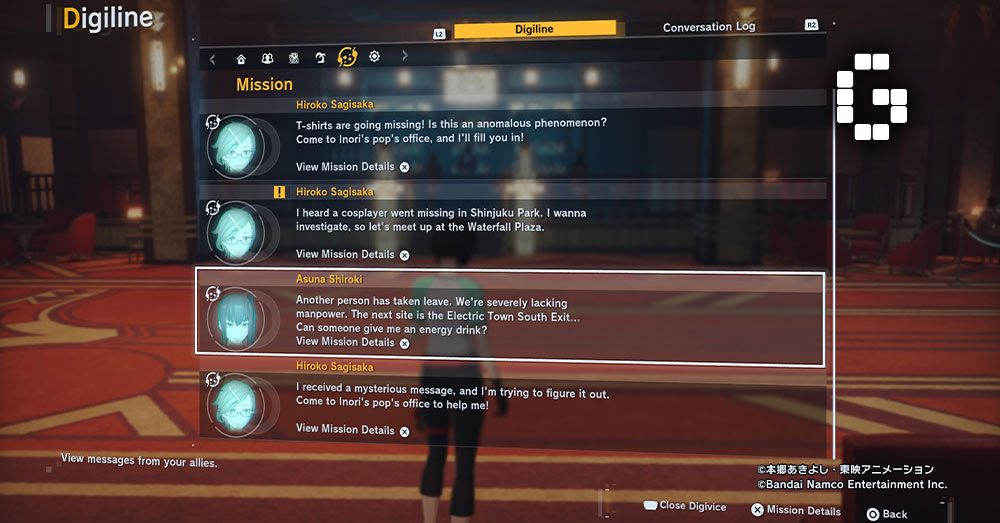This screenshot has width=1000, height=523.
Task: Go to previous category with left arrow
Action: coord(212,58)
